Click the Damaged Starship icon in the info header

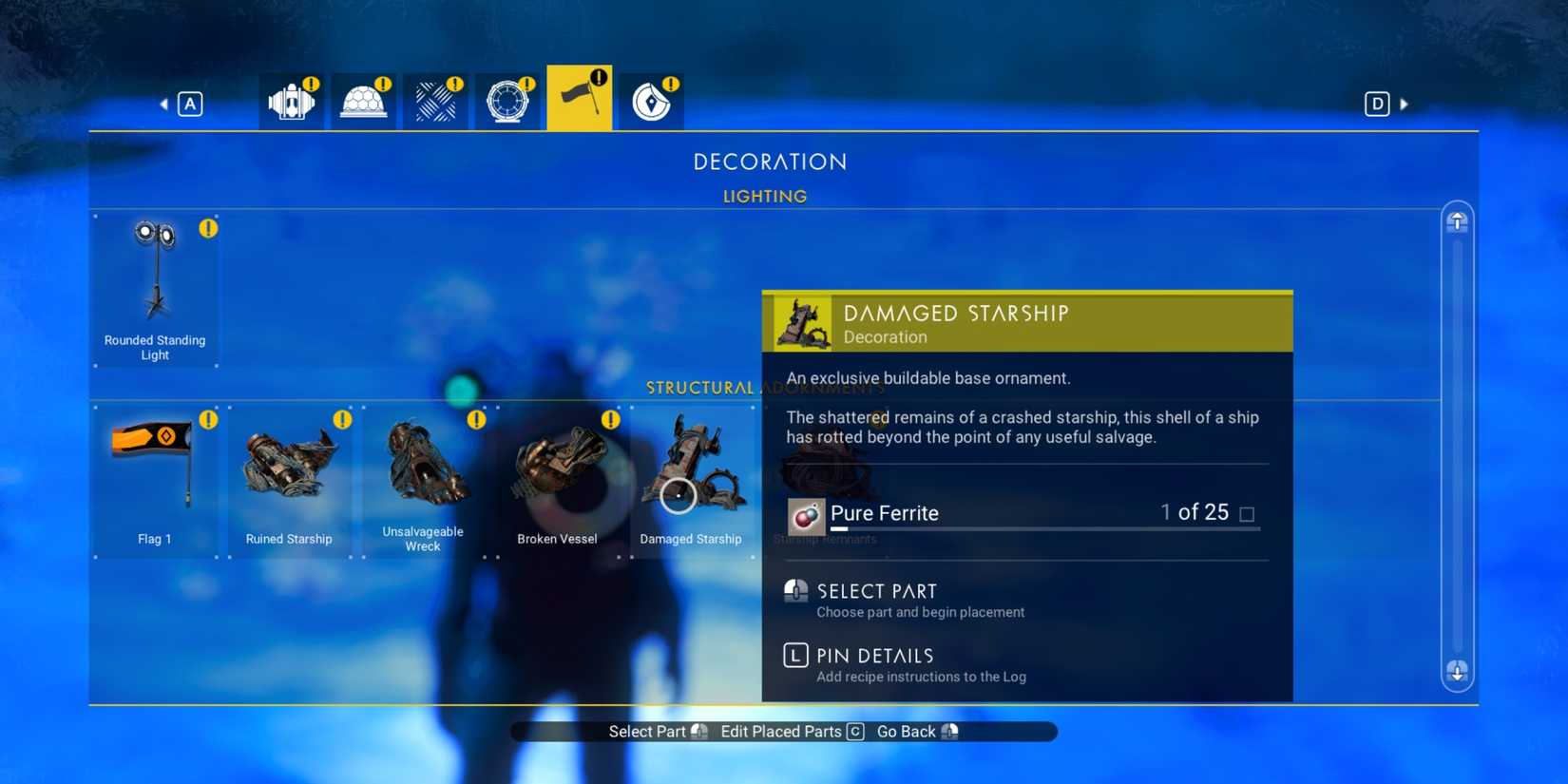801,321
